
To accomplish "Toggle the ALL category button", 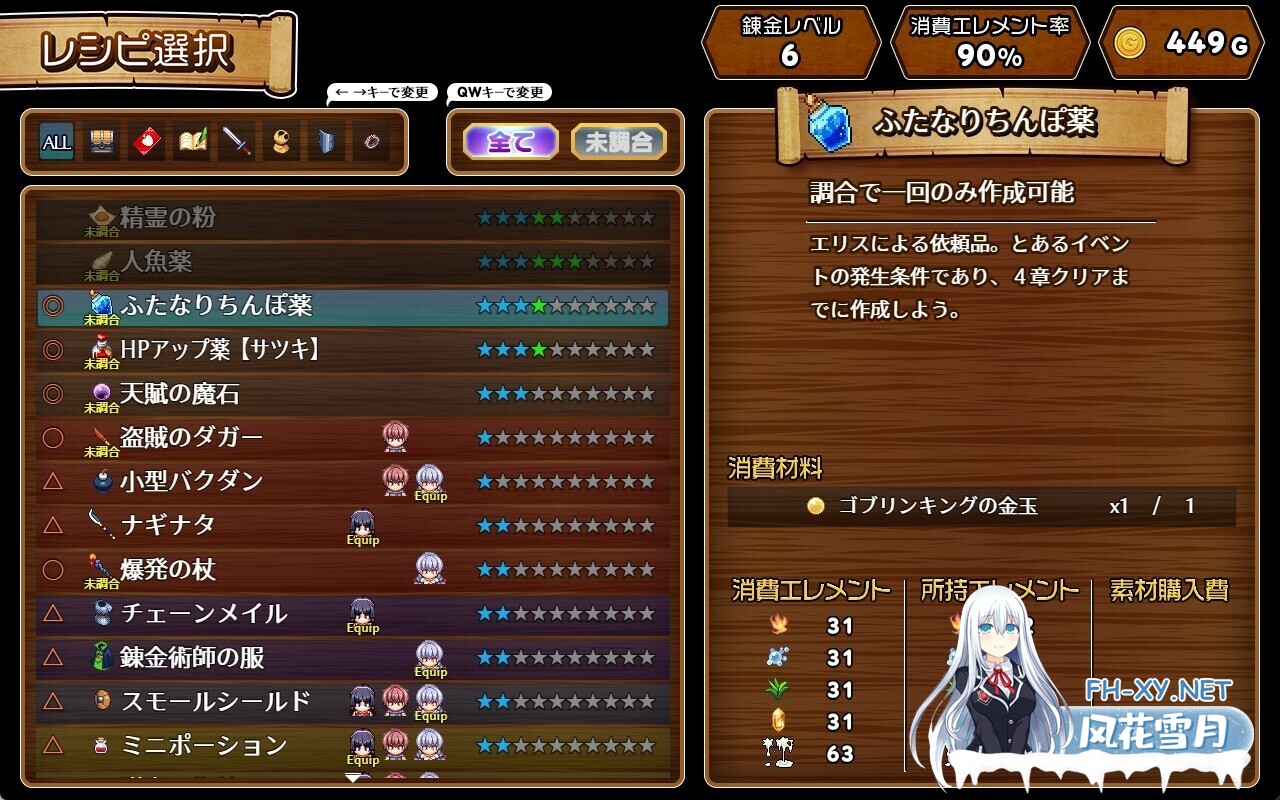I will [x=56, y=142].
